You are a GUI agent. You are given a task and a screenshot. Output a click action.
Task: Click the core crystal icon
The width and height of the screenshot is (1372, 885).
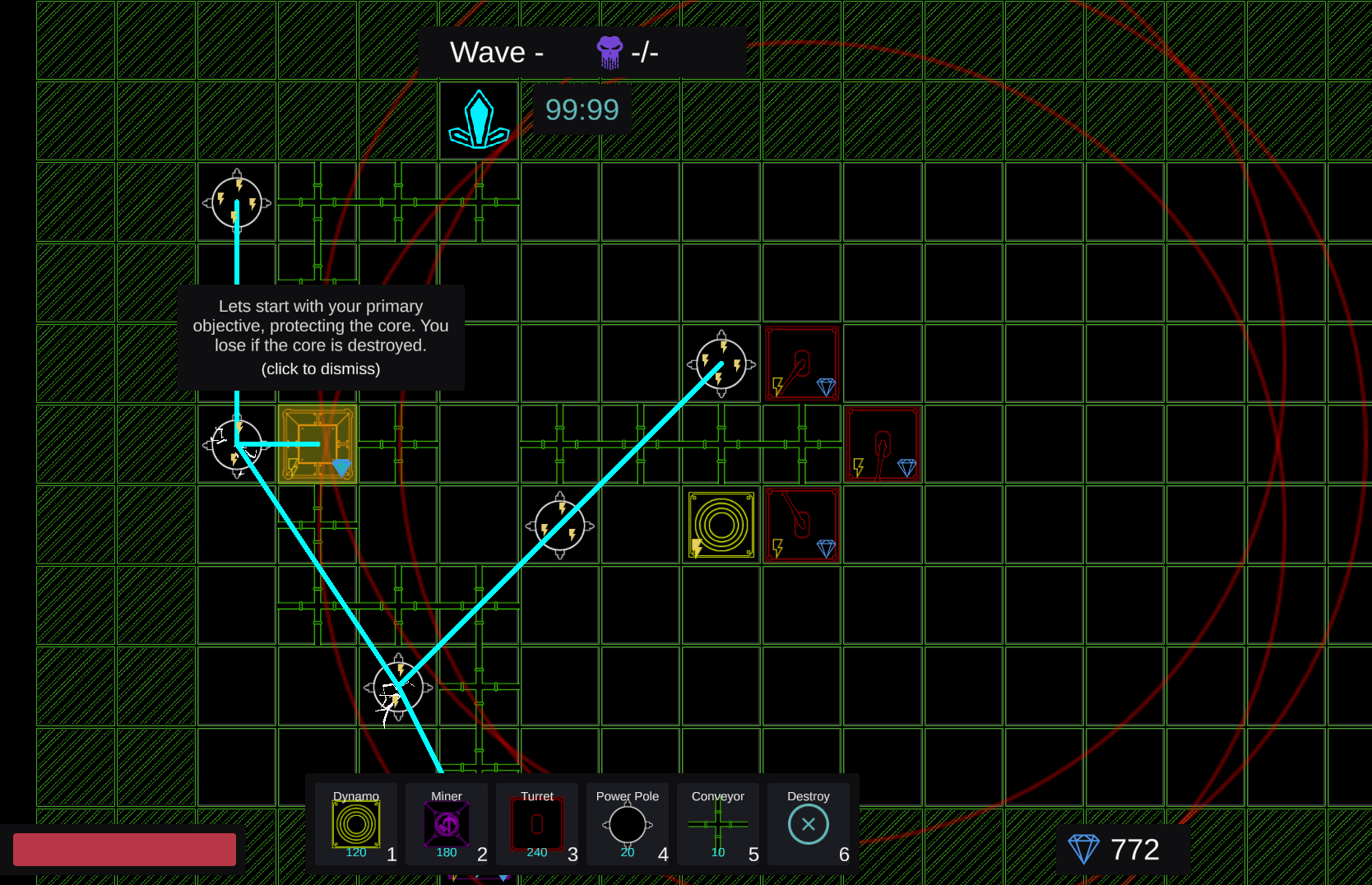[478, 120]
